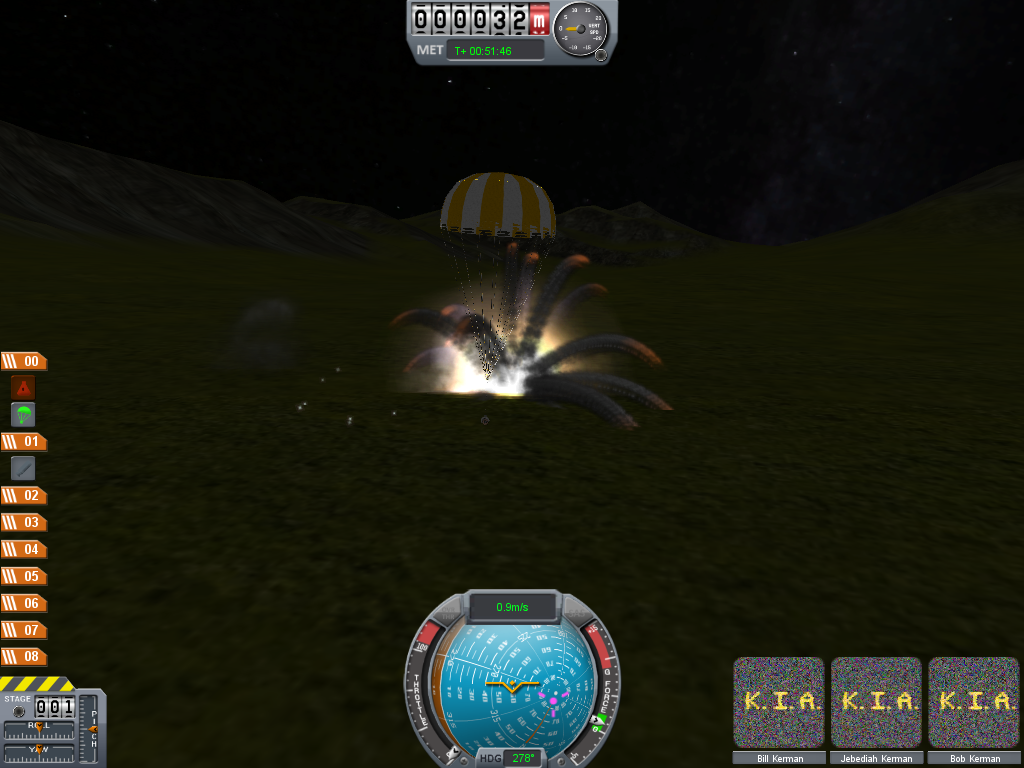The image size is (1024, 768).
Task: Click the red engine icon under stage 00
Action: tap(23, 388)
